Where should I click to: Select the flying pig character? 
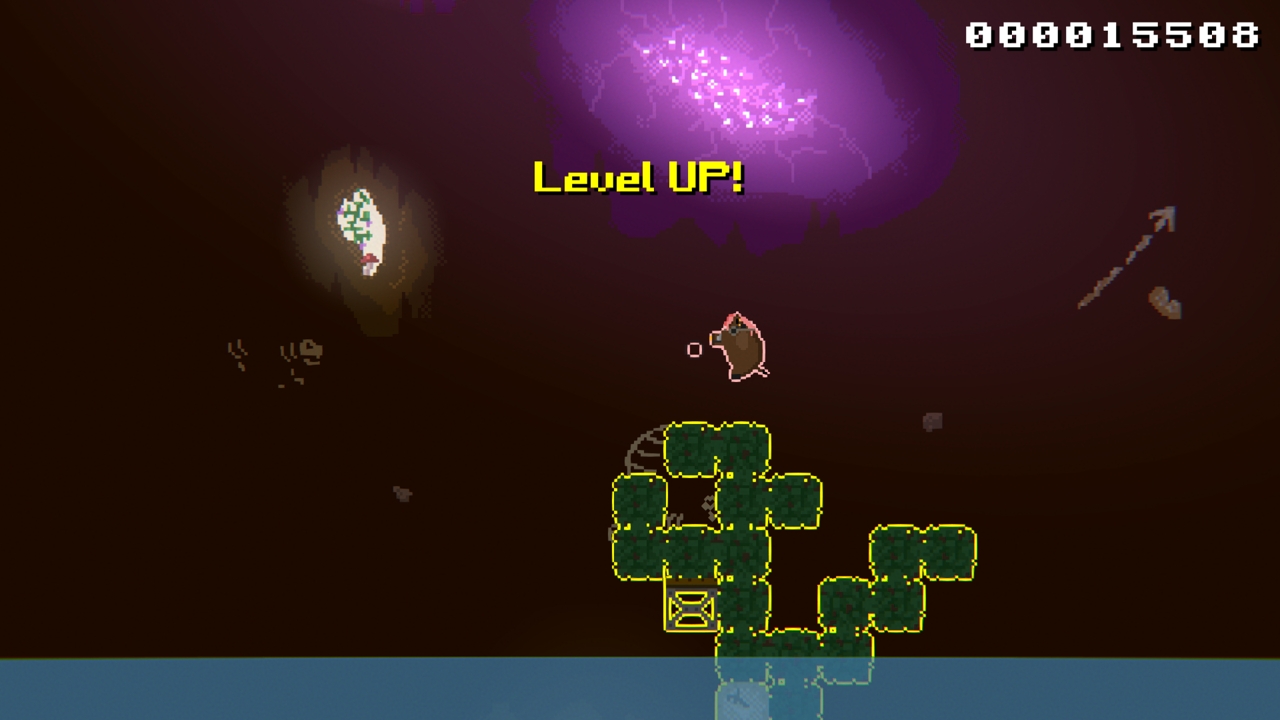[x=737, y=345]
